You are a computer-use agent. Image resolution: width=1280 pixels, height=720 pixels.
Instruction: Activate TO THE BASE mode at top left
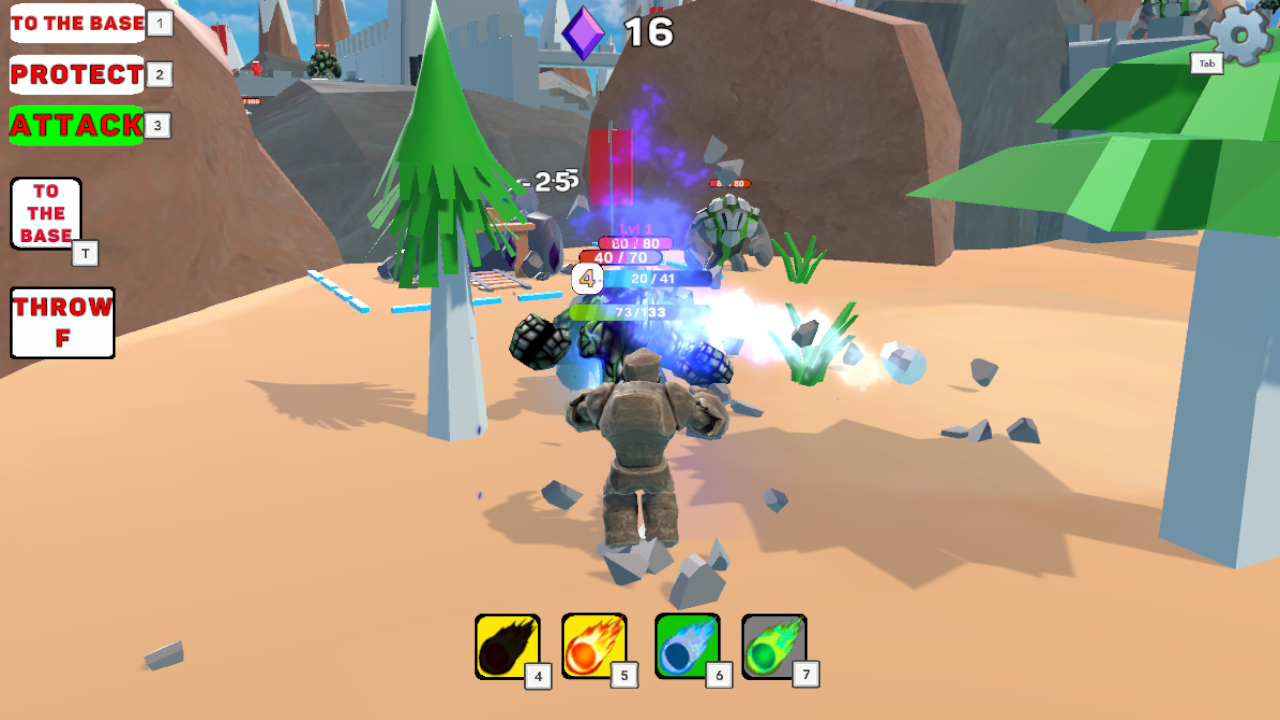pyautogui.click(x=77, y=23)
